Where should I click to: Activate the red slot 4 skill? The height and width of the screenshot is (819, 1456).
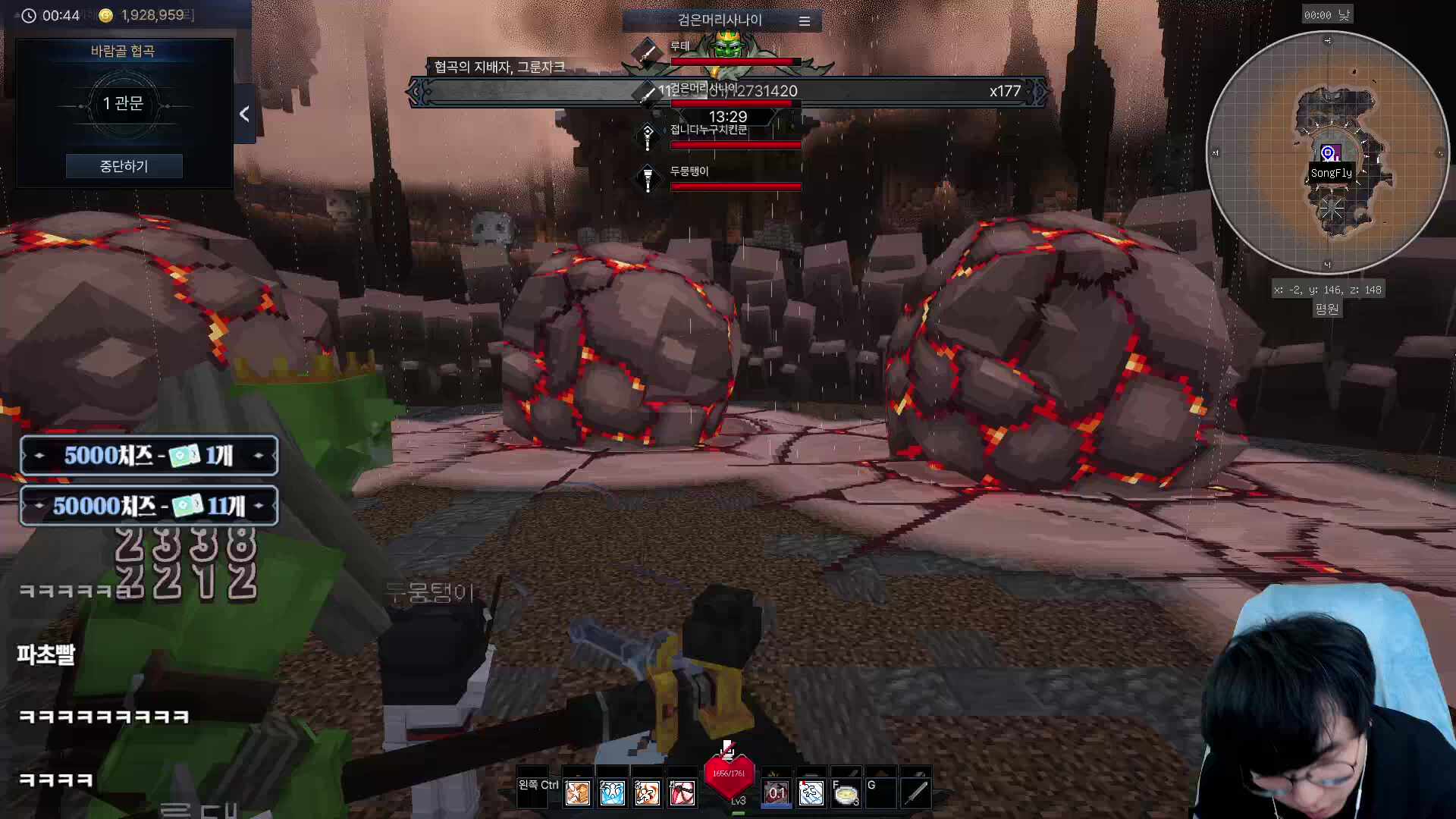[x=682, y=793]
